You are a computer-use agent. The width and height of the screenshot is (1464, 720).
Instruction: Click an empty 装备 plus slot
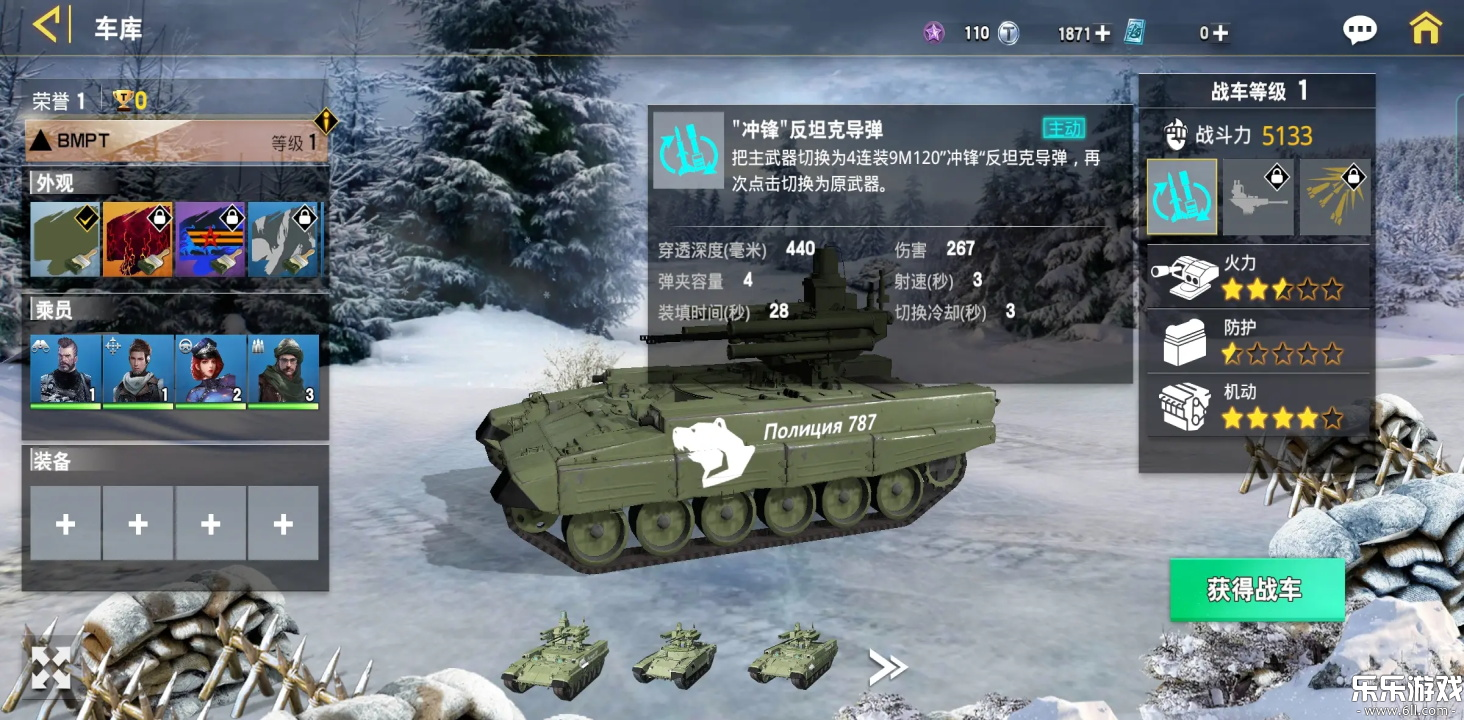point(65,524)
